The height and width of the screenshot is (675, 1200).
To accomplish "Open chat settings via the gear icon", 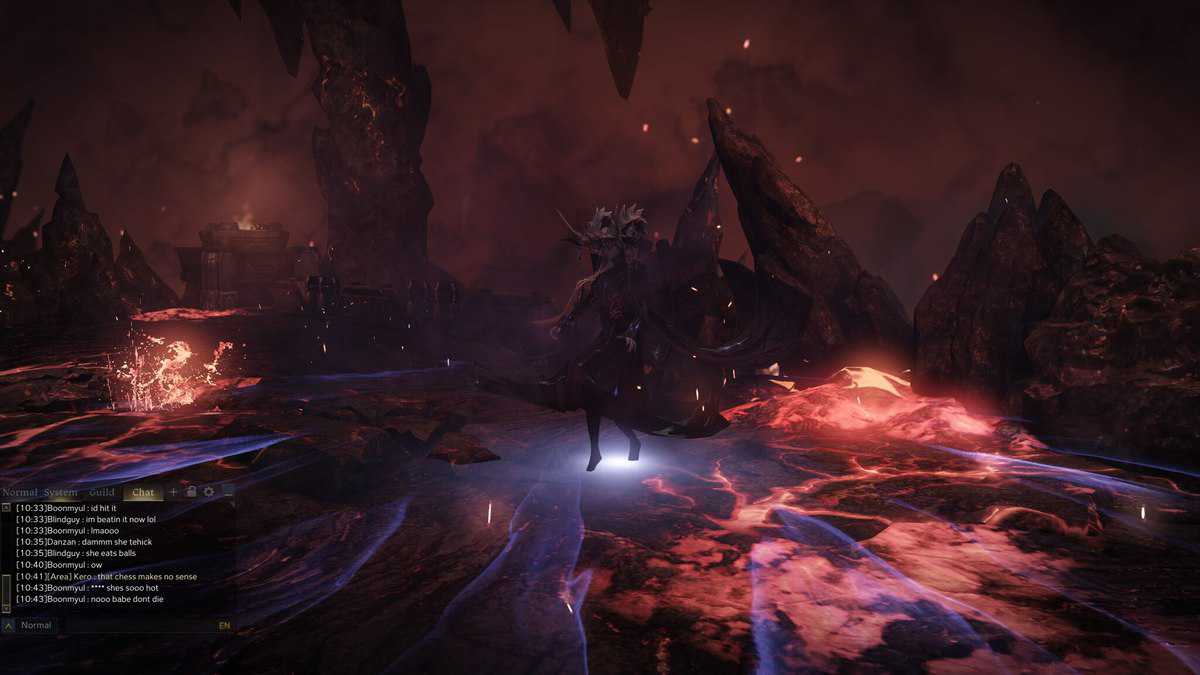I will (209, 492).
